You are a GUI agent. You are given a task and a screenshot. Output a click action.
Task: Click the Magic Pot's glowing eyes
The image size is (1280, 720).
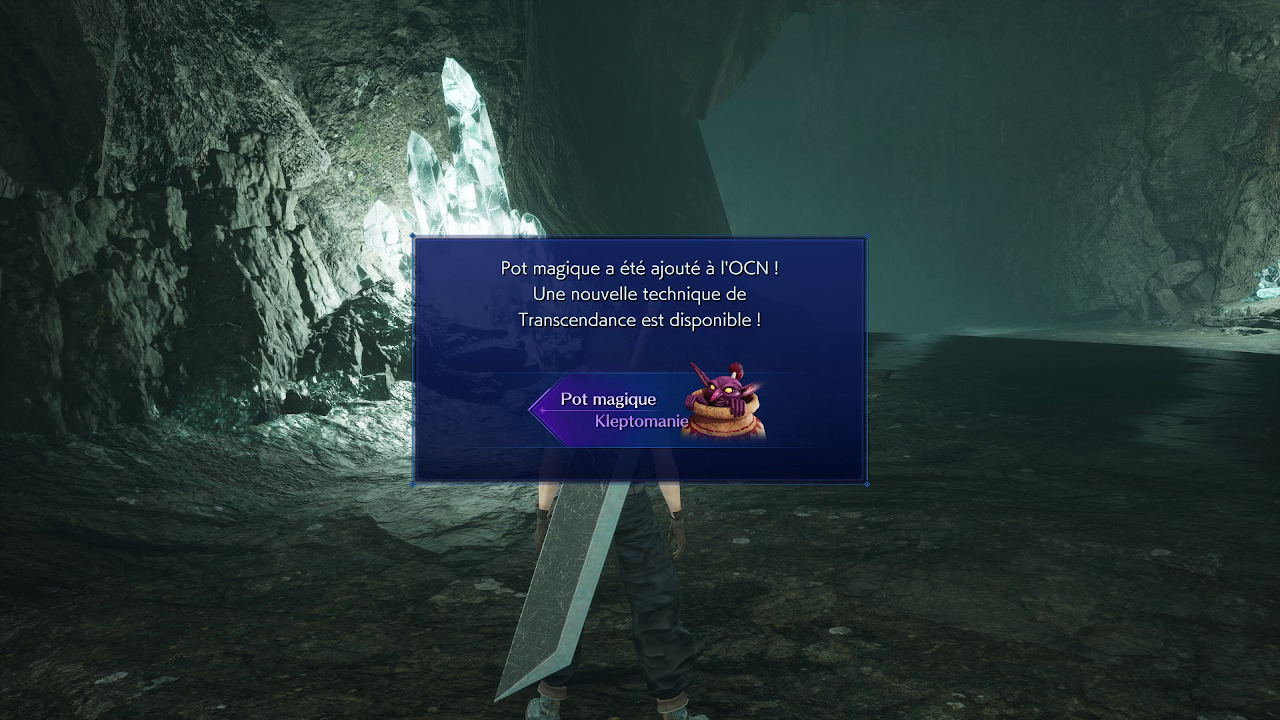(x=722, y=389)
